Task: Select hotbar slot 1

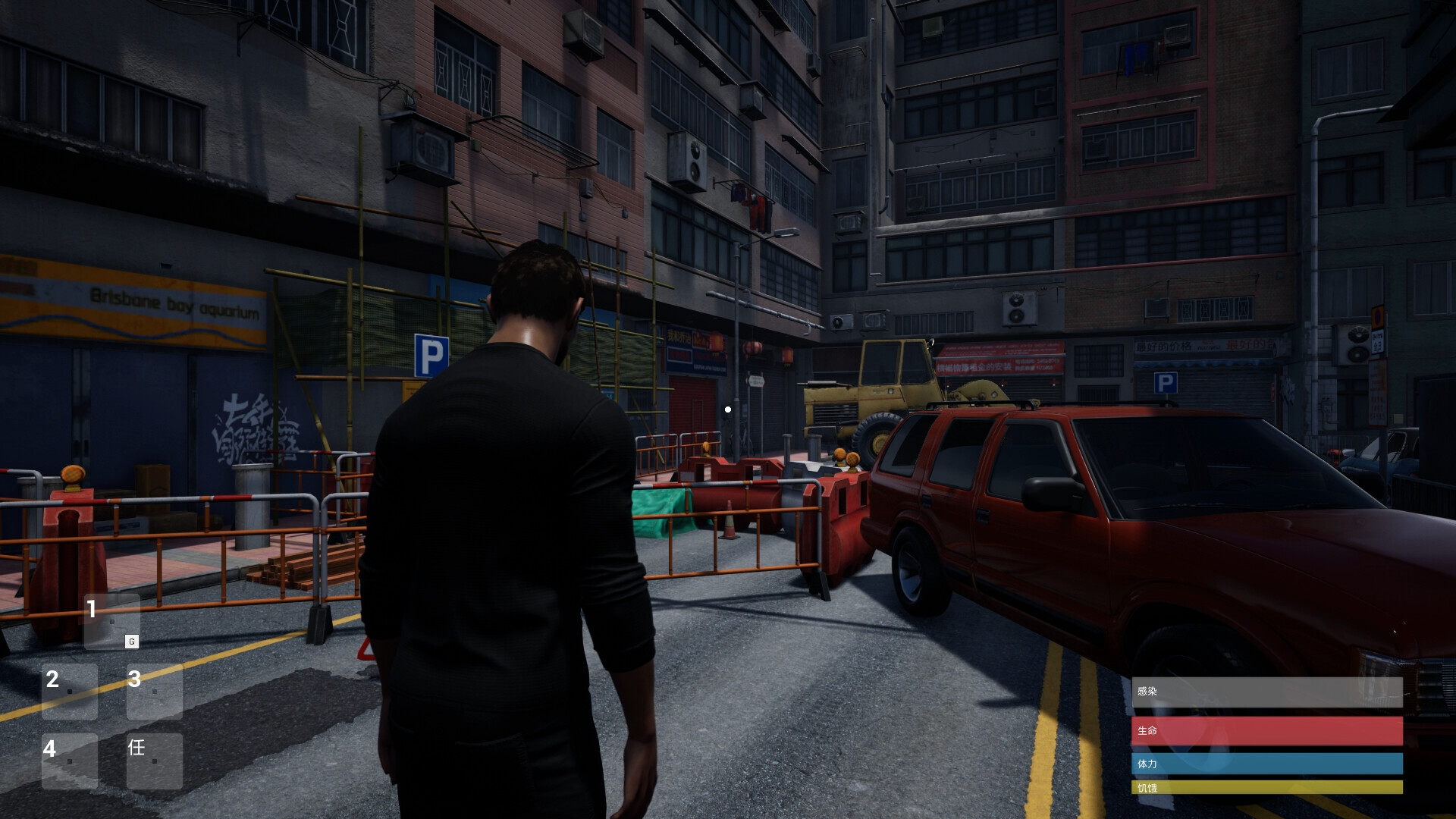Action: (x=111, y=621)
